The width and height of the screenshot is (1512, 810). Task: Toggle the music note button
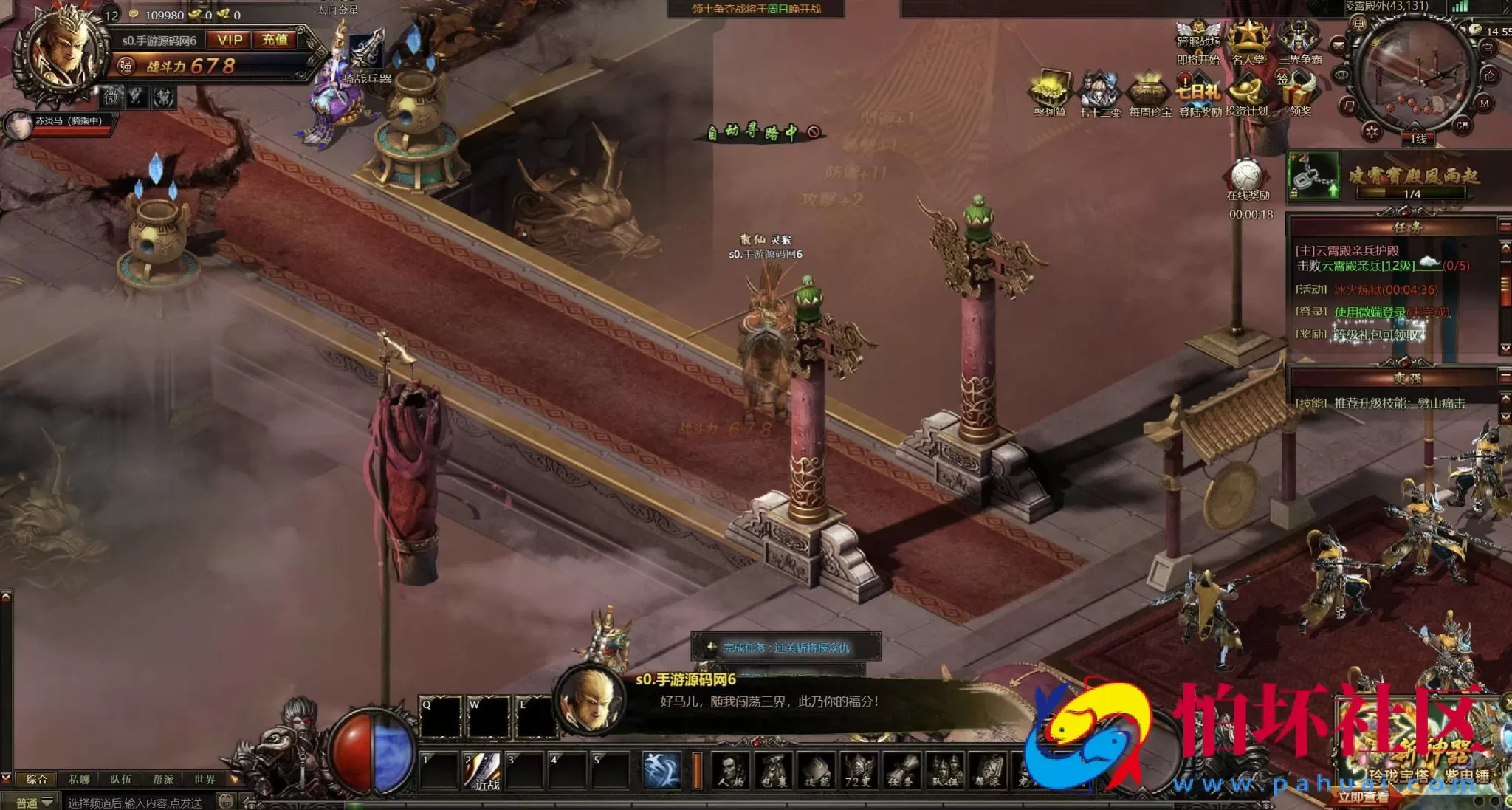pos(1349,107)
